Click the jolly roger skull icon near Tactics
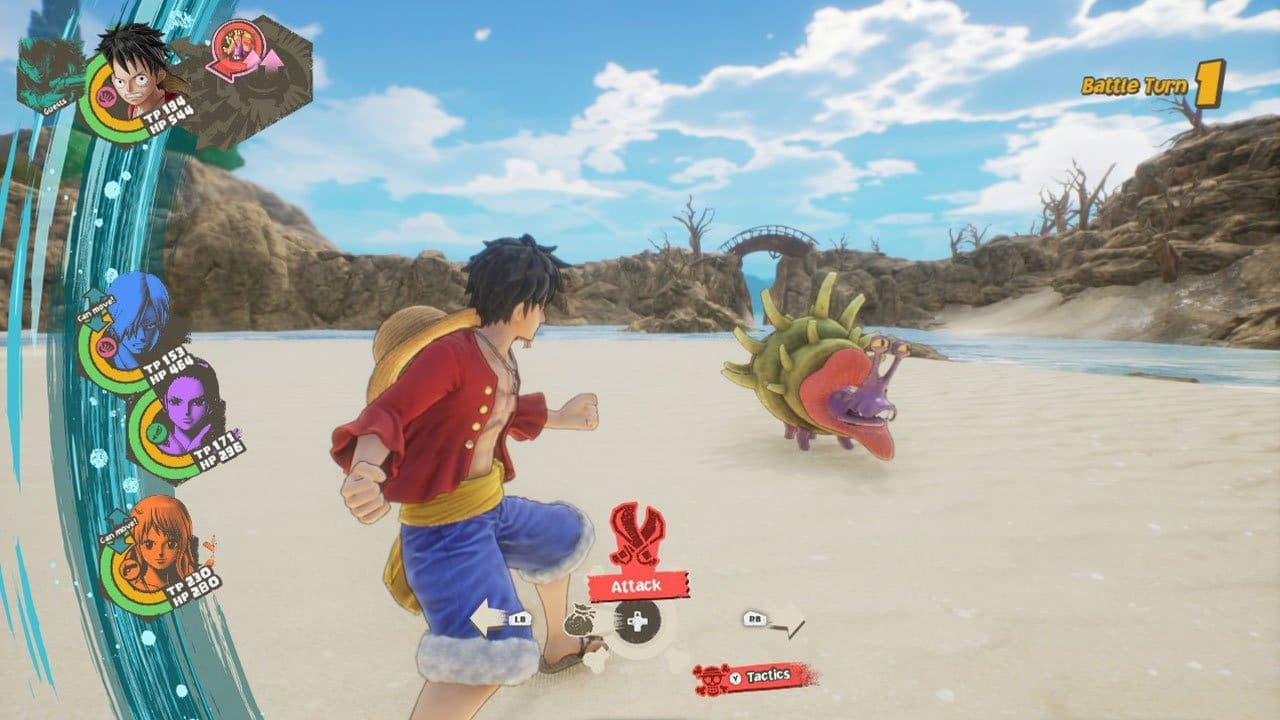Image resolution: width=1280 pixels, height=720 pixels. click(713, 678)
